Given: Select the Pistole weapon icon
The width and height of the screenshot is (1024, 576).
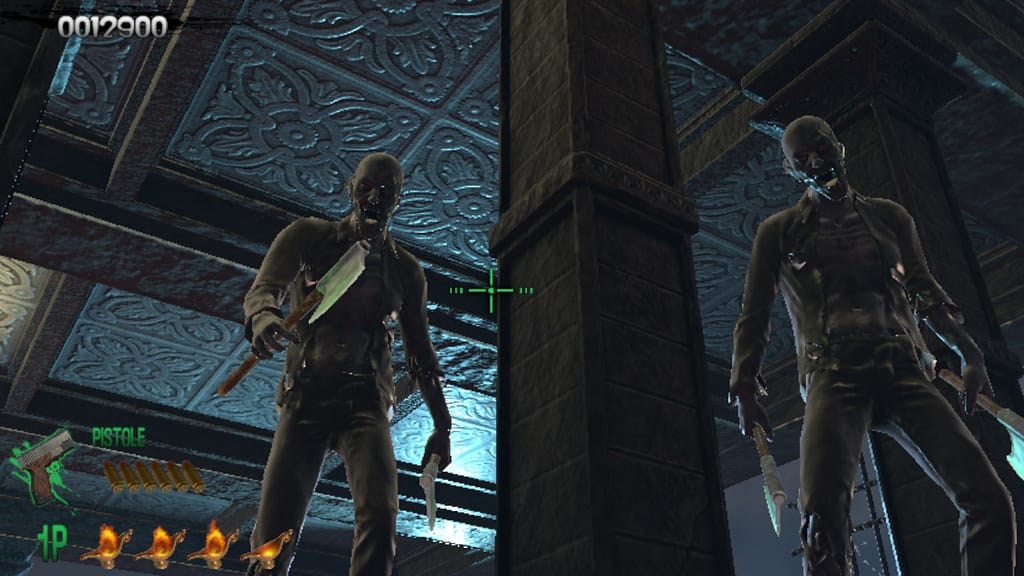Looking at the screenshot, I should click(45, 463).
